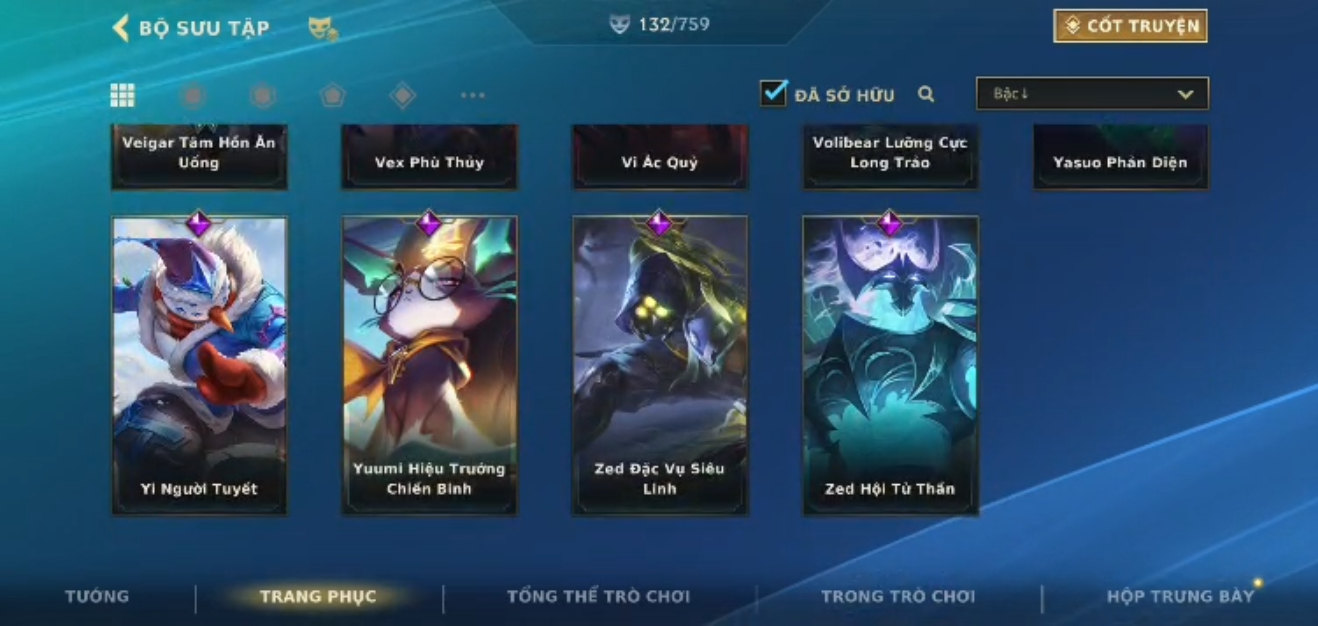Select the Yasuo Phản Diện skin card
Viewport: 1318px width, 626px height.
[x=1120, y=157]
